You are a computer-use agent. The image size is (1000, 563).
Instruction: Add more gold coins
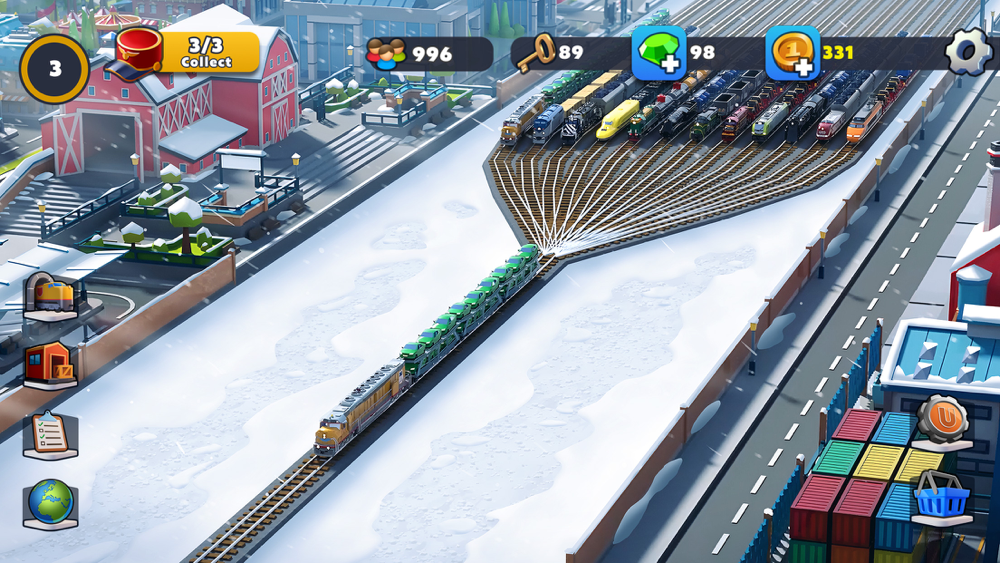click(793, 53)
